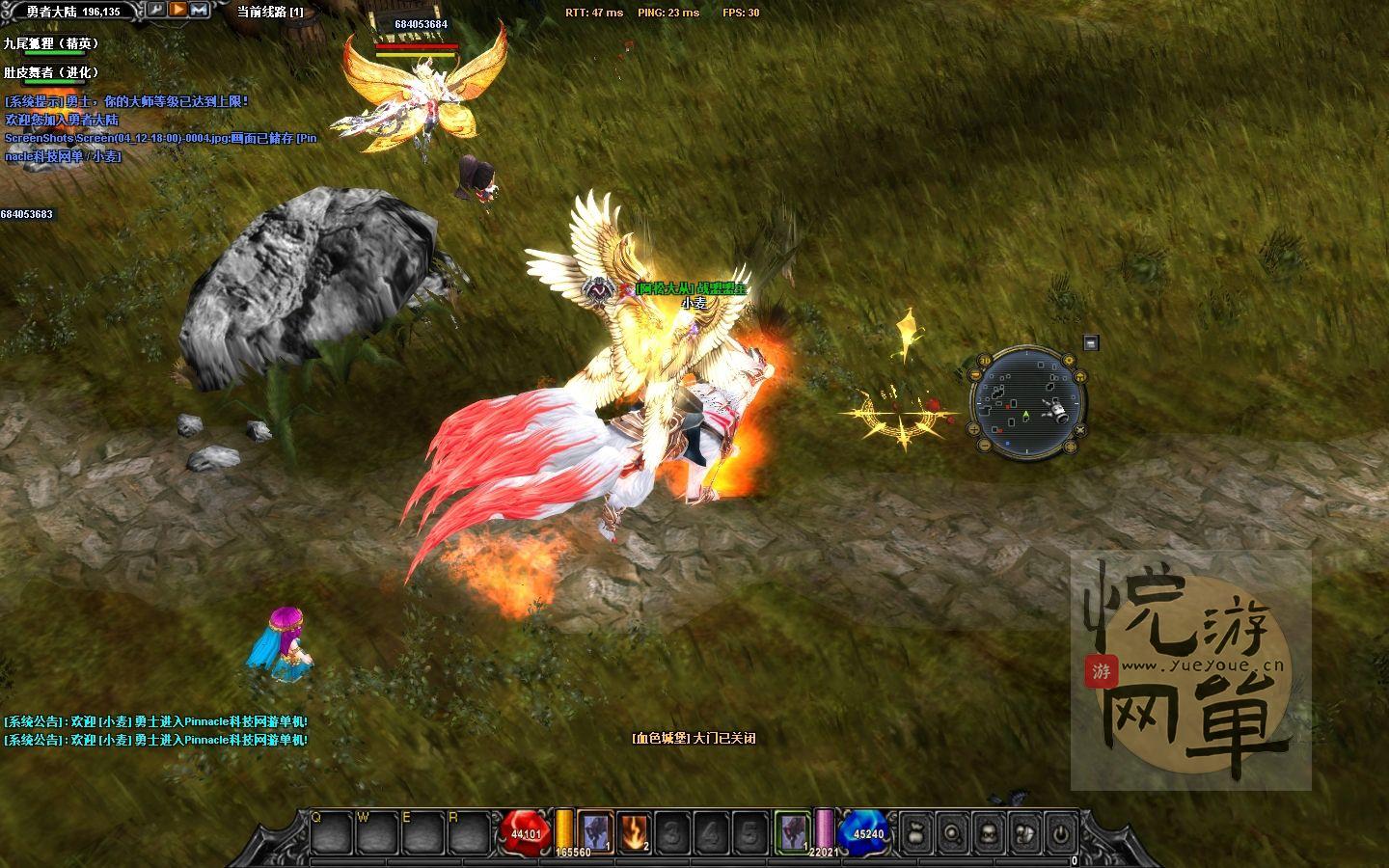
Task: Open the bag inventory icon
Action: [x=915, y=832]
